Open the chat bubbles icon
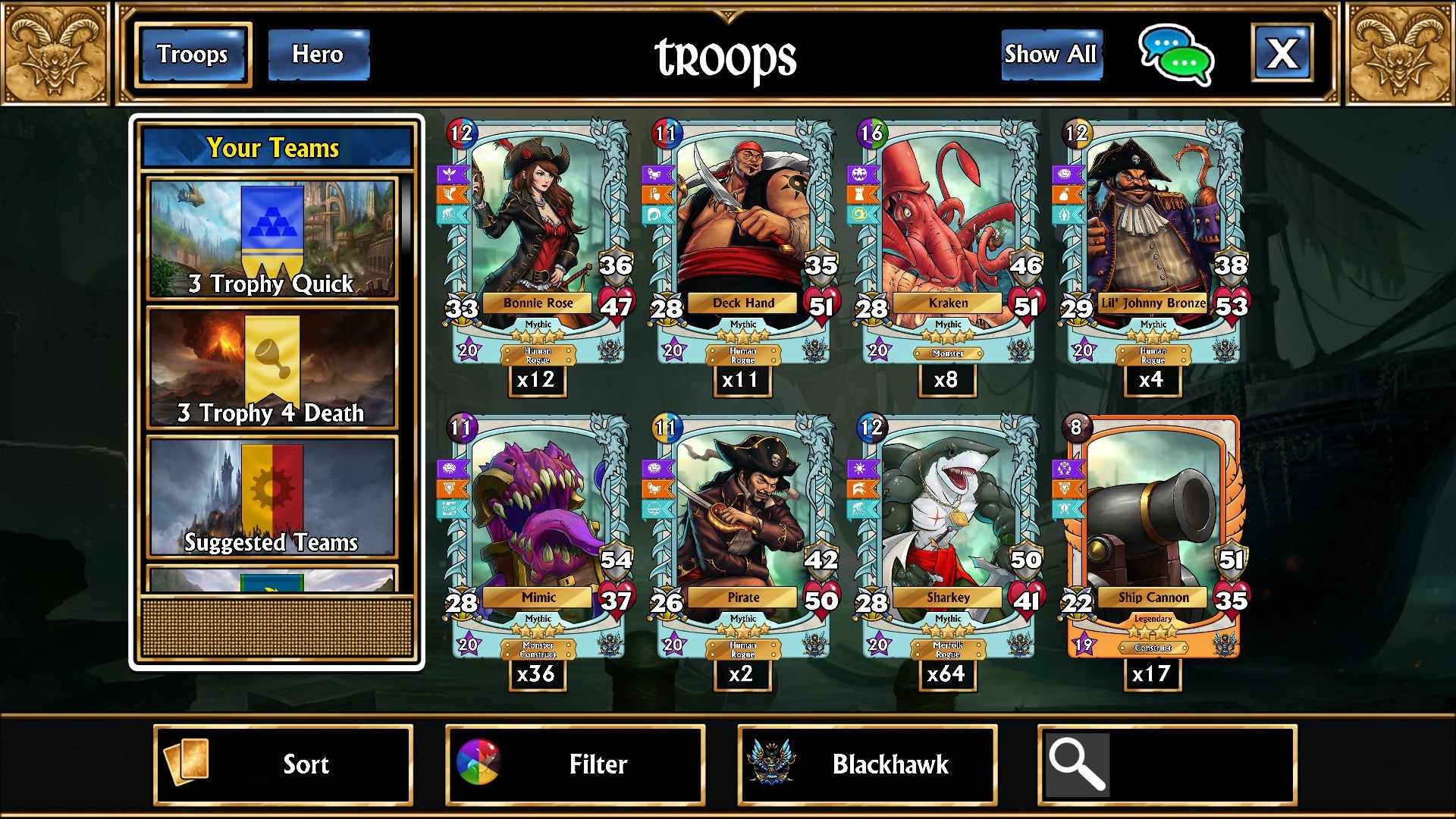Image resolution: width=1456 pixels, height=819 pixels. [x=1175, y=55]
